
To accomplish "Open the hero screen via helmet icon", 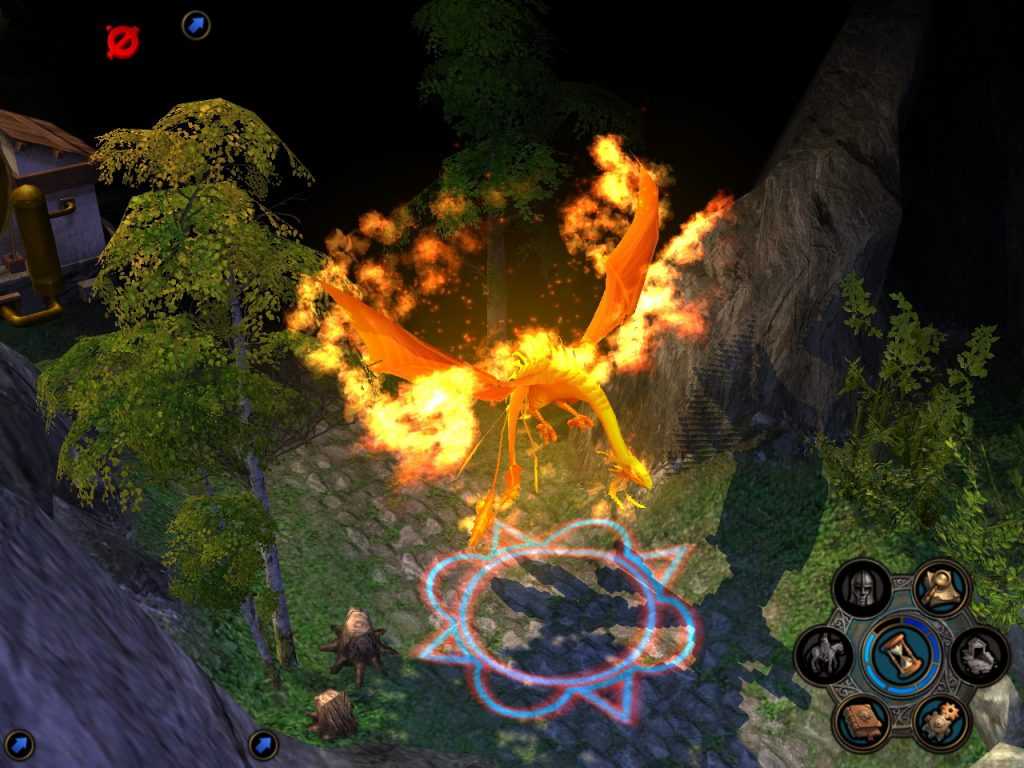I will click(861, 589).
